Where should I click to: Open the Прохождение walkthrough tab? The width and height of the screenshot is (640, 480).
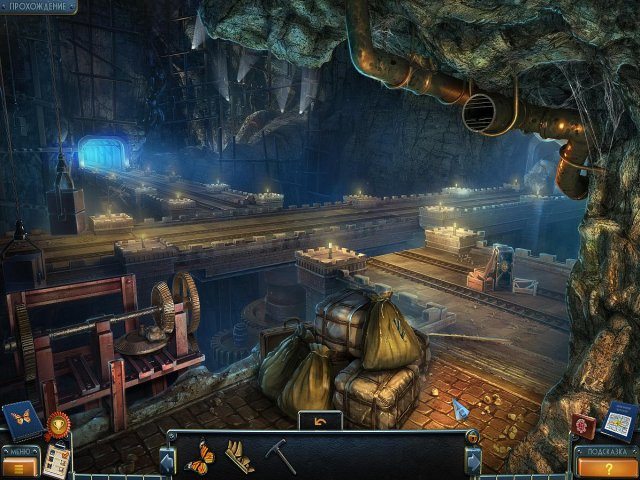tap(40, 7)
